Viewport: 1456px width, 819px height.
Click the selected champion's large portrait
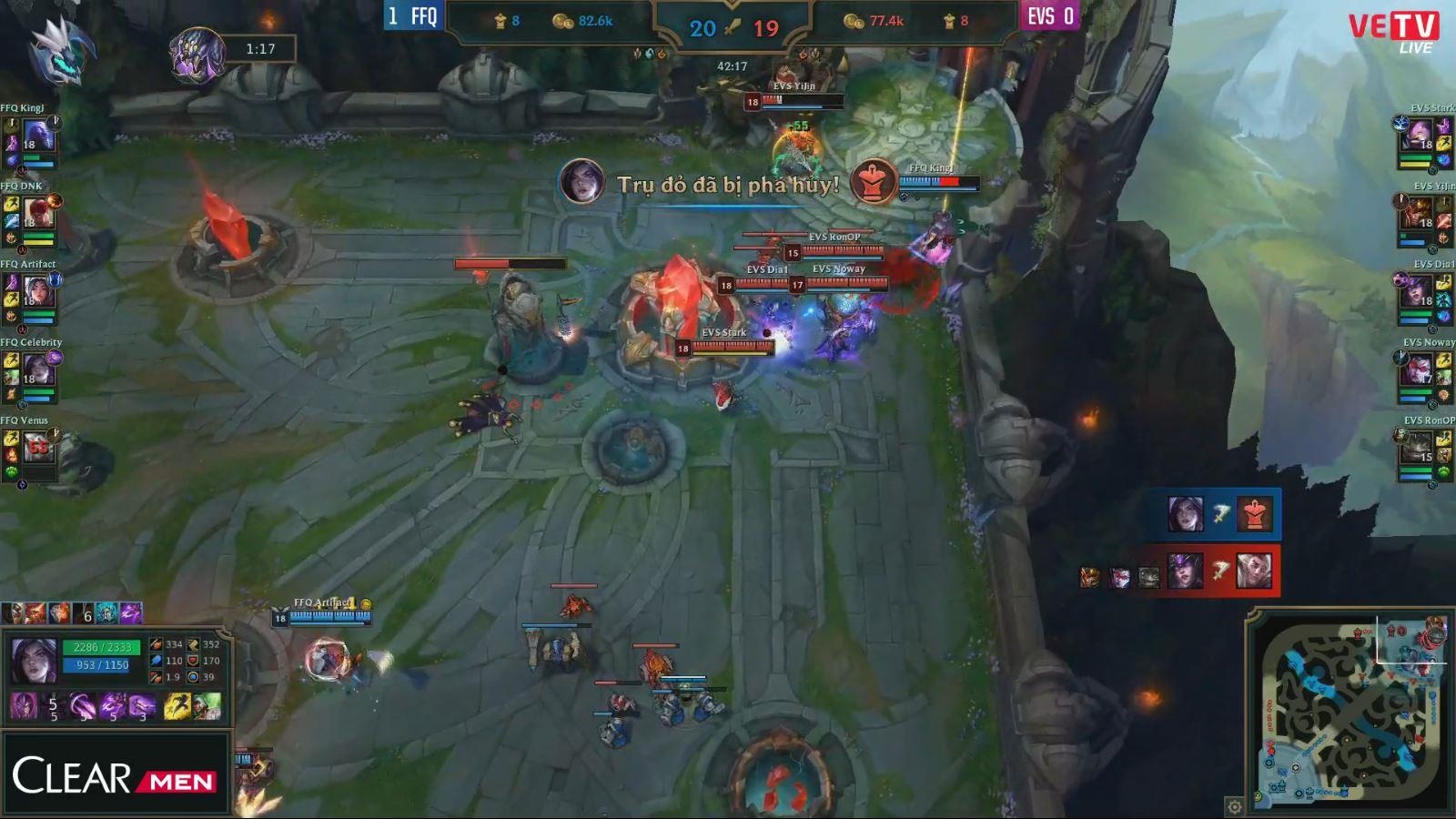(34, 660)
